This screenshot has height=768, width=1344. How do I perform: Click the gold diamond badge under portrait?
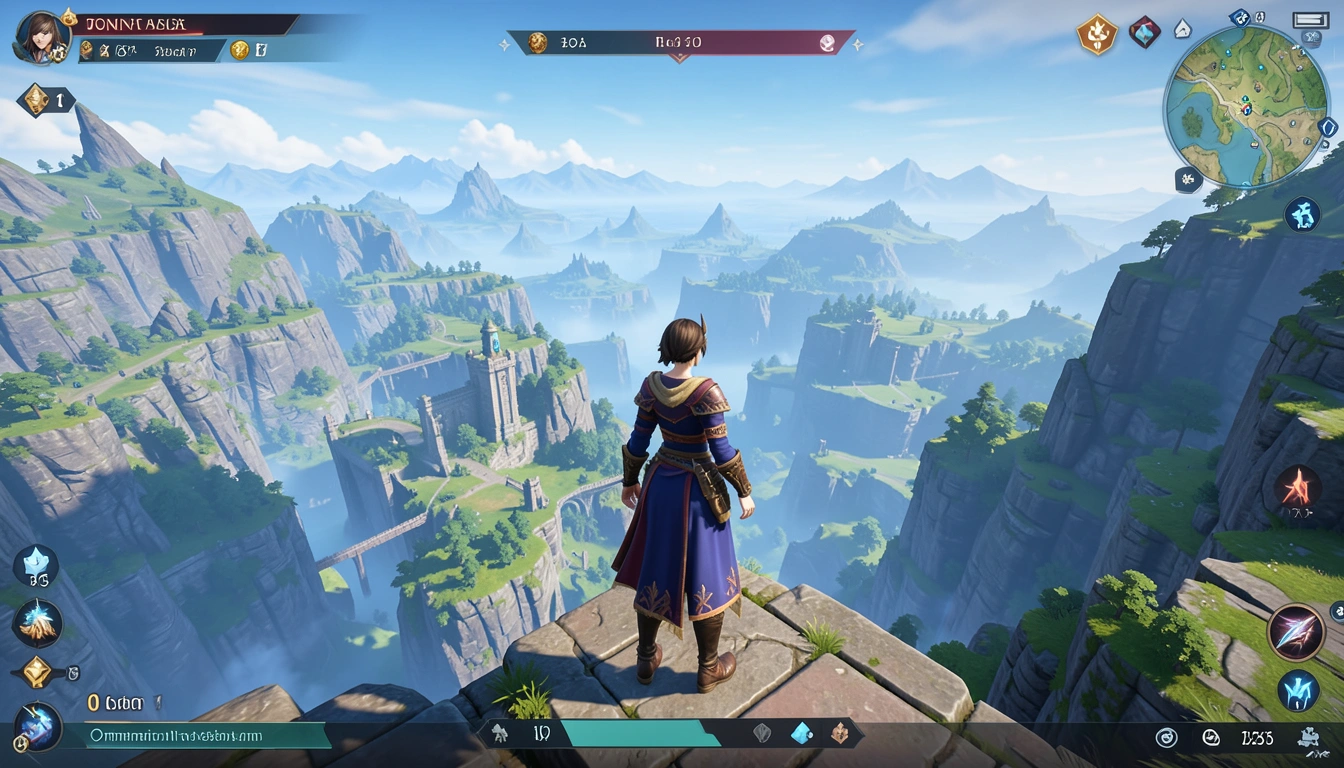[37, 99]
